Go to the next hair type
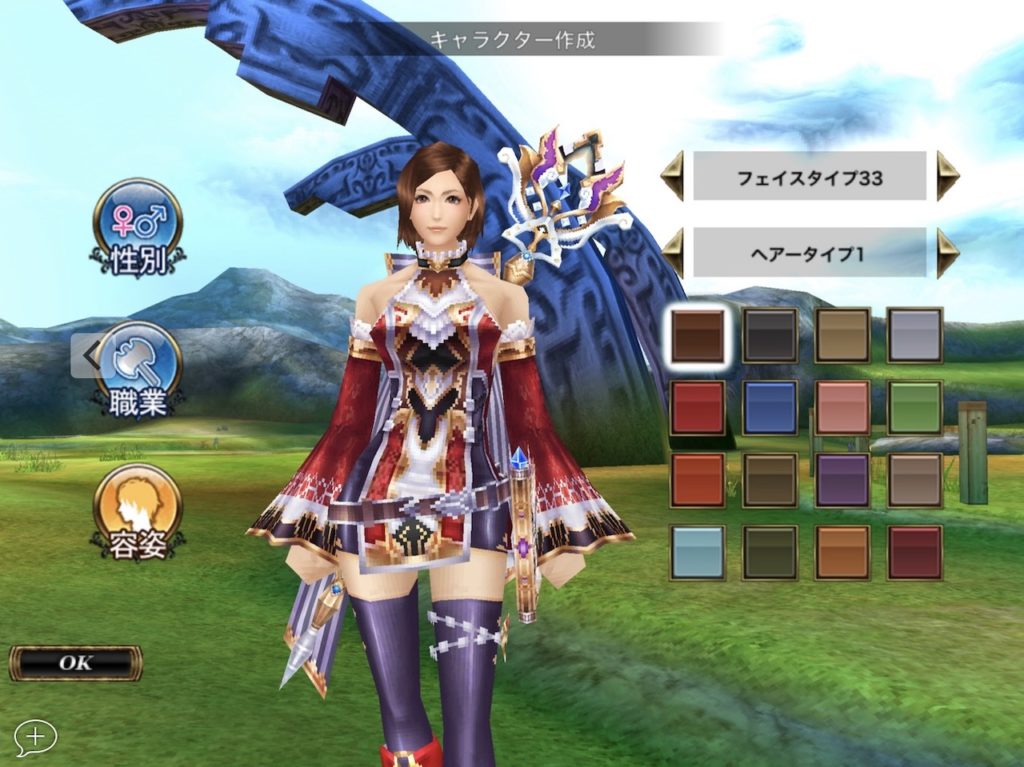This screenshot has height=767, width=1024. coord(947,253)
